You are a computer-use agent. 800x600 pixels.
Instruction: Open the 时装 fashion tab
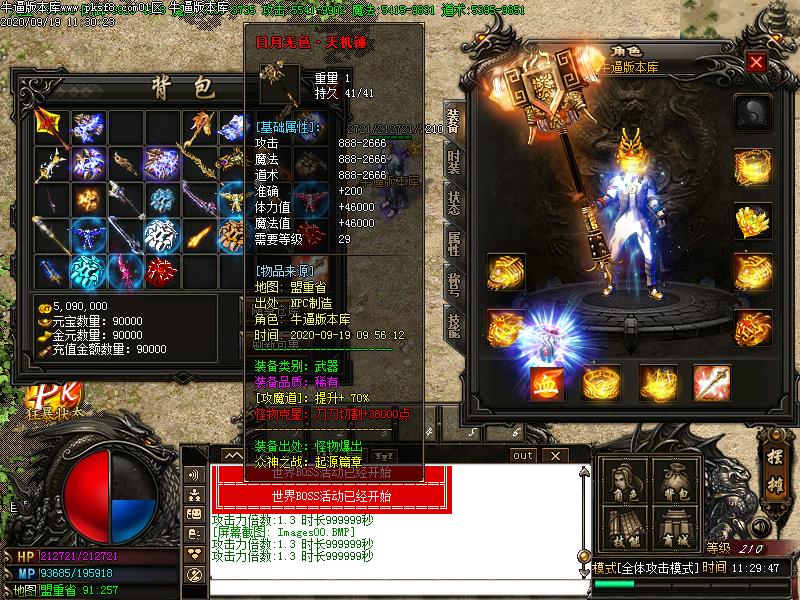(453, 160)
